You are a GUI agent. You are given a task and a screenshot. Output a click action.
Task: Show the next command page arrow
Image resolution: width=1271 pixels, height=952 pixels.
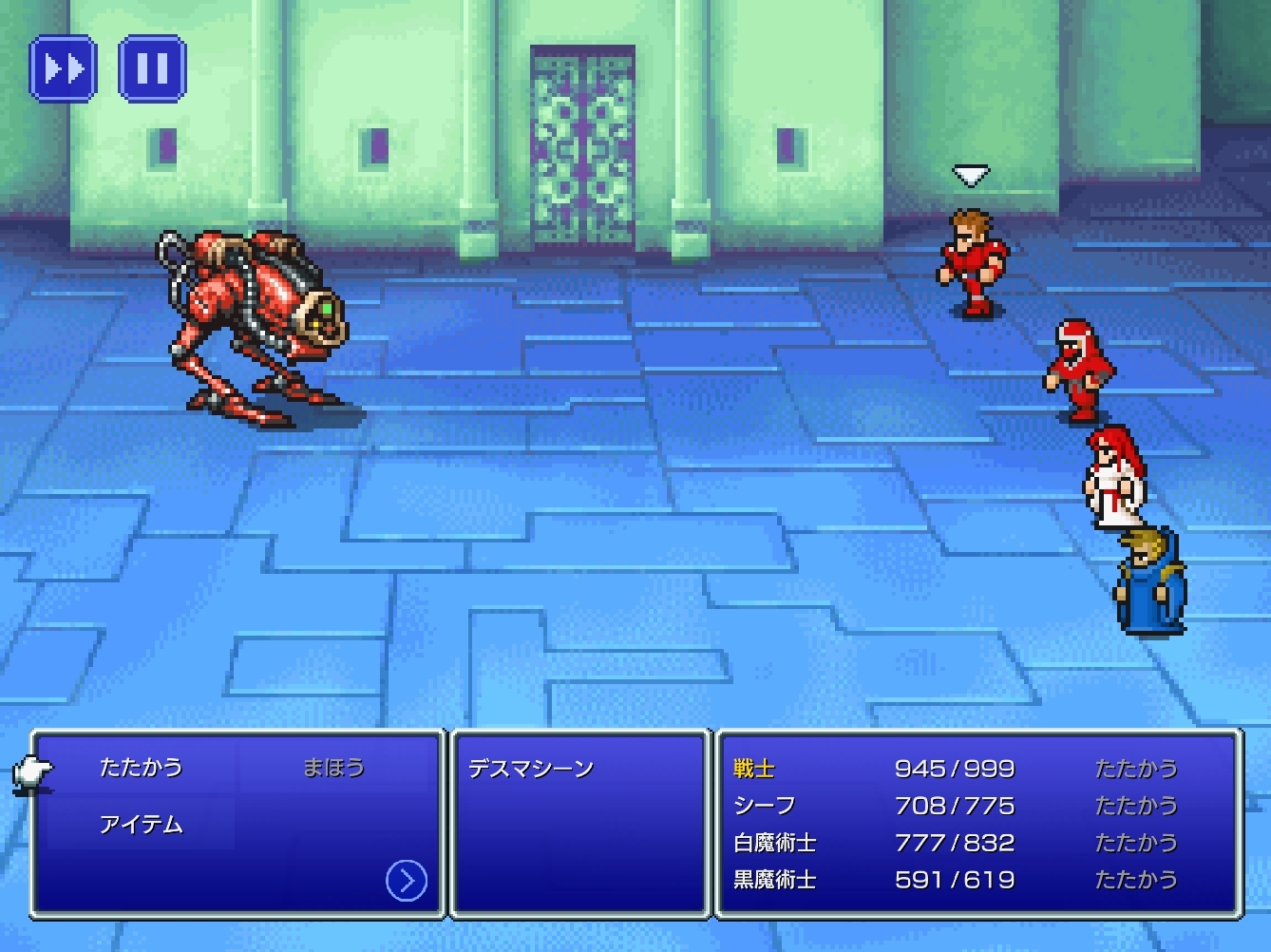406,881
